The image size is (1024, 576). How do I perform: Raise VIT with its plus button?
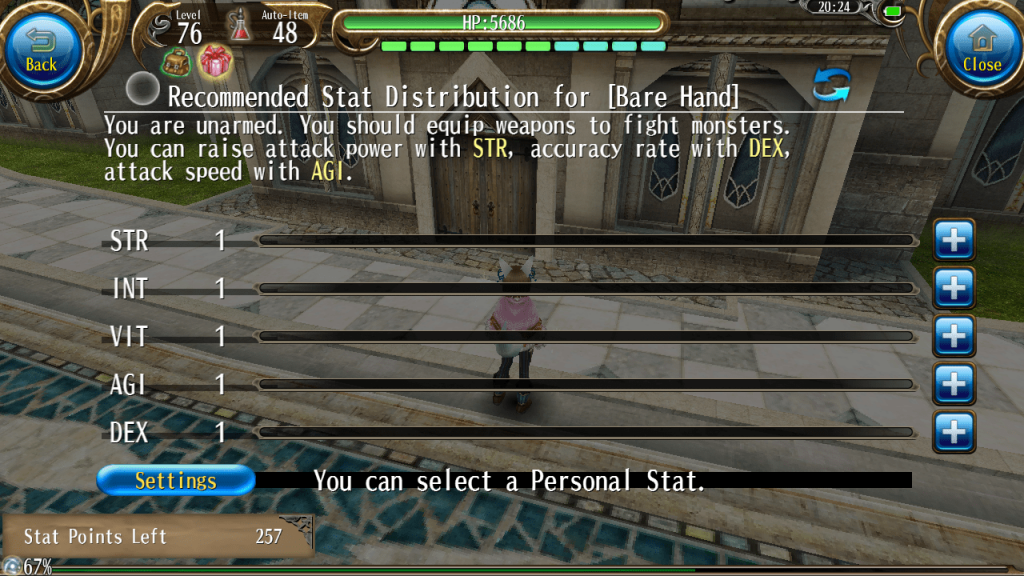(954, 336)
